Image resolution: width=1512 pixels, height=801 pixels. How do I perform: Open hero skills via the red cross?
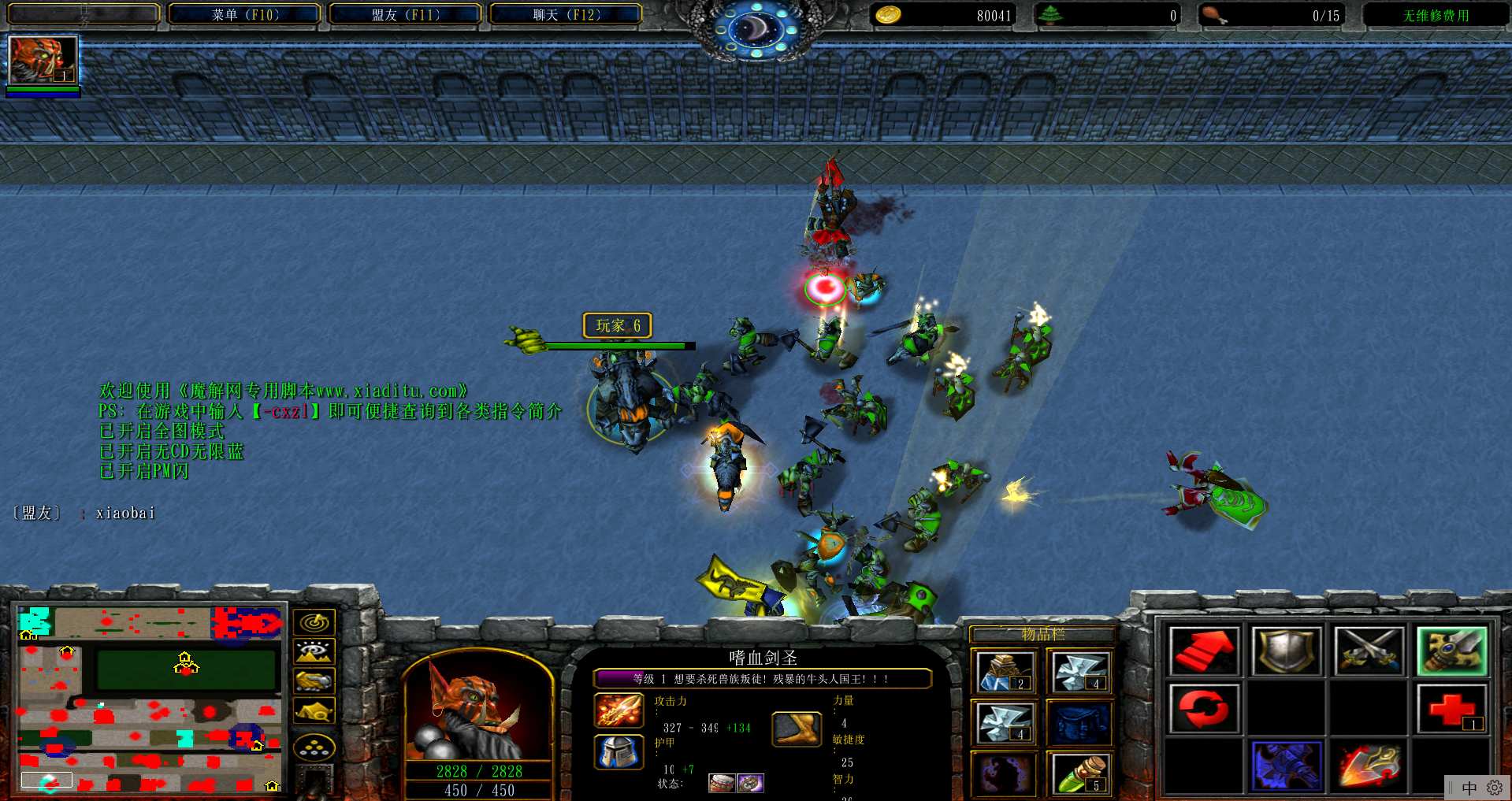click(1451, 708)
